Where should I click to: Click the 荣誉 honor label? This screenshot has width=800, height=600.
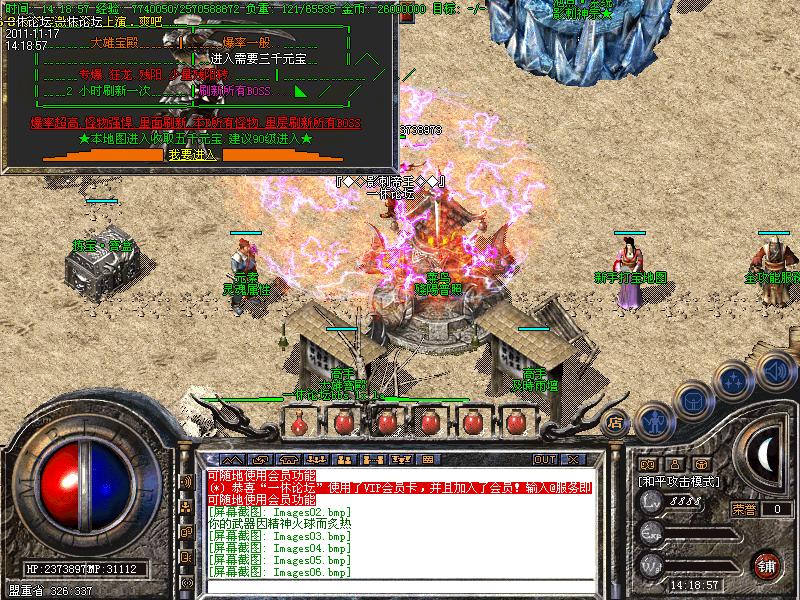point(745,509)
